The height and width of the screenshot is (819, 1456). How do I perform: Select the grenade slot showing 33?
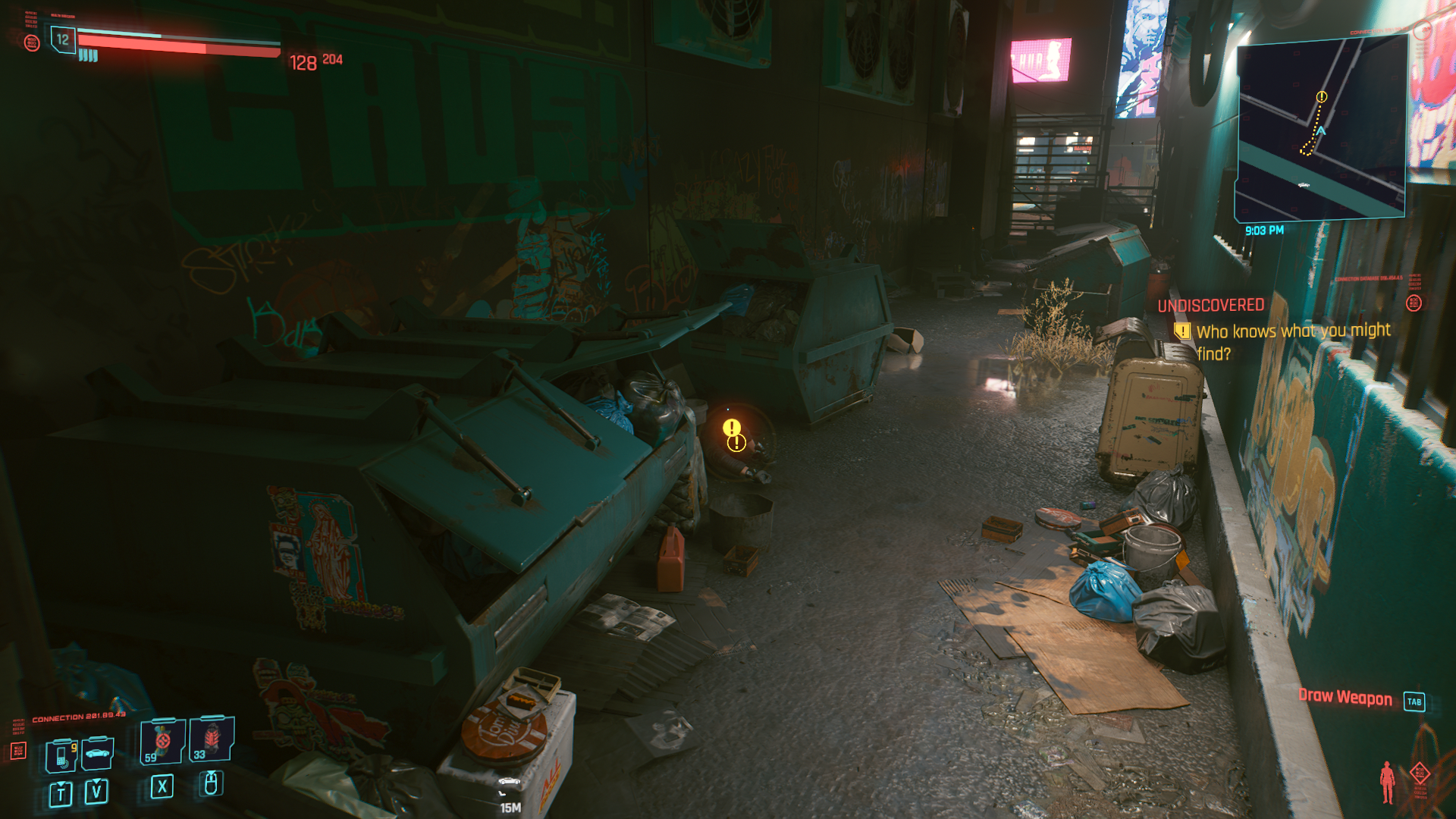[212, 739]
